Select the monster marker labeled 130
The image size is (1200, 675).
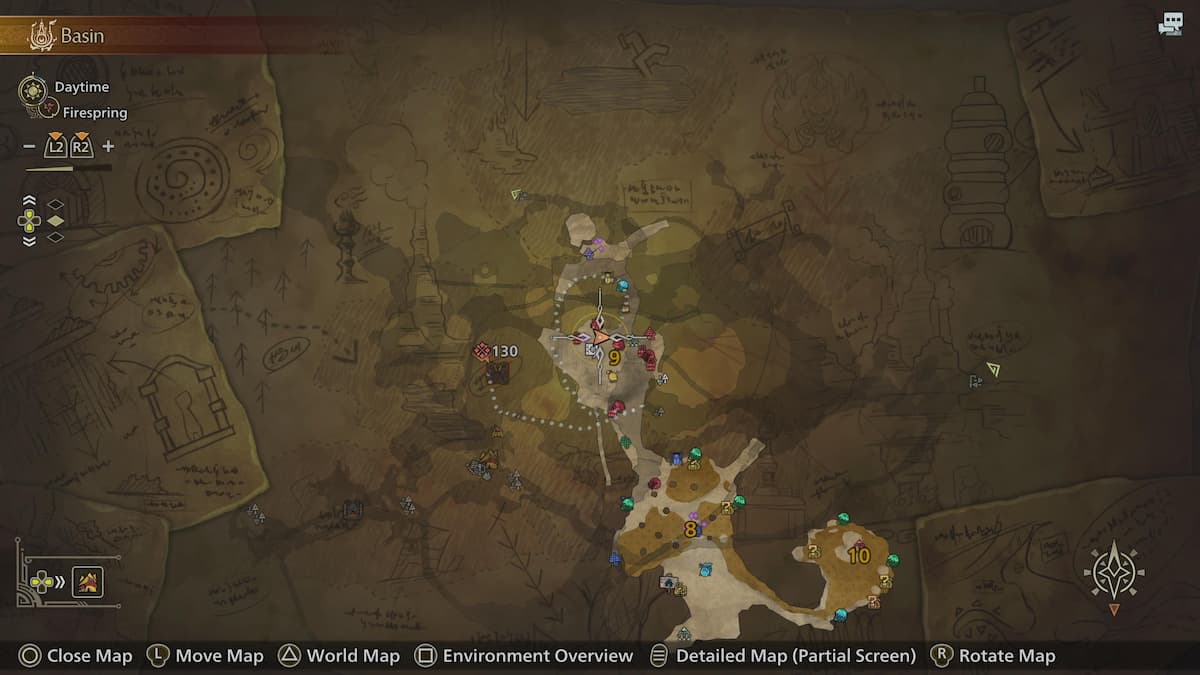[x=496, y=352]
